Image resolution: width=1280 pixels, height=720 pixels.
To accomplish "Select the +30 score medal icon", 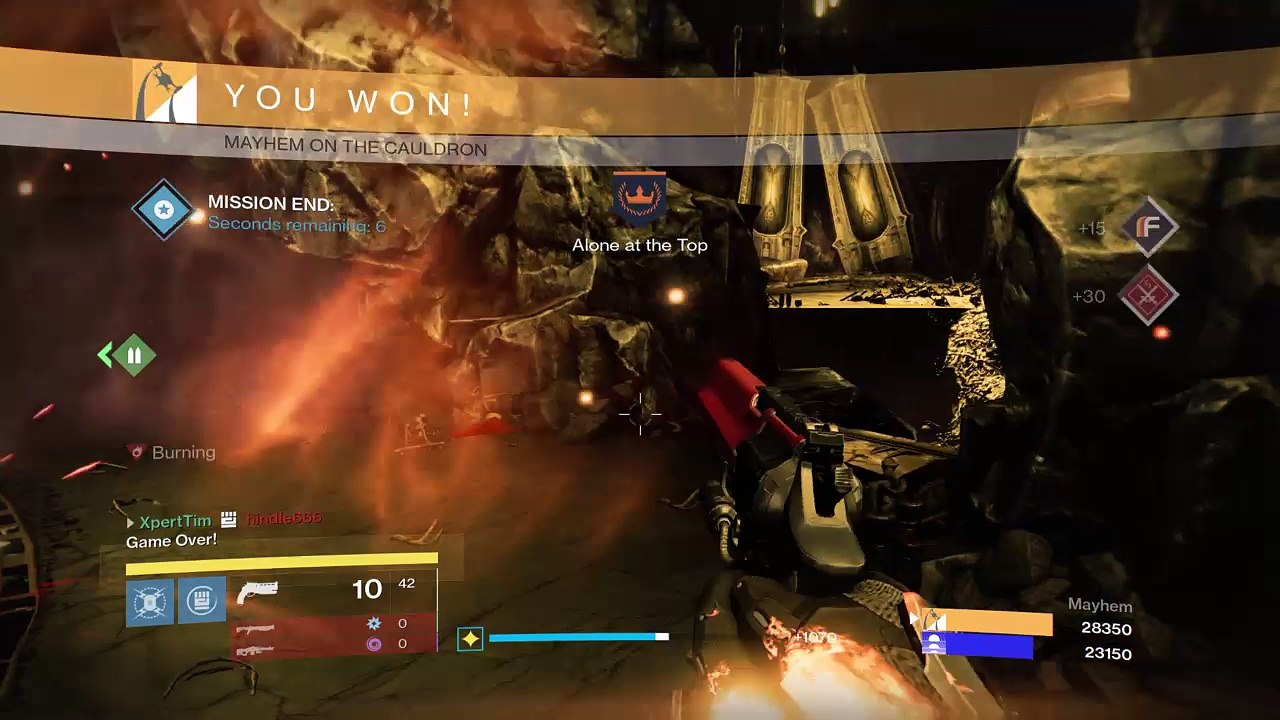I will click(1149, 295).
